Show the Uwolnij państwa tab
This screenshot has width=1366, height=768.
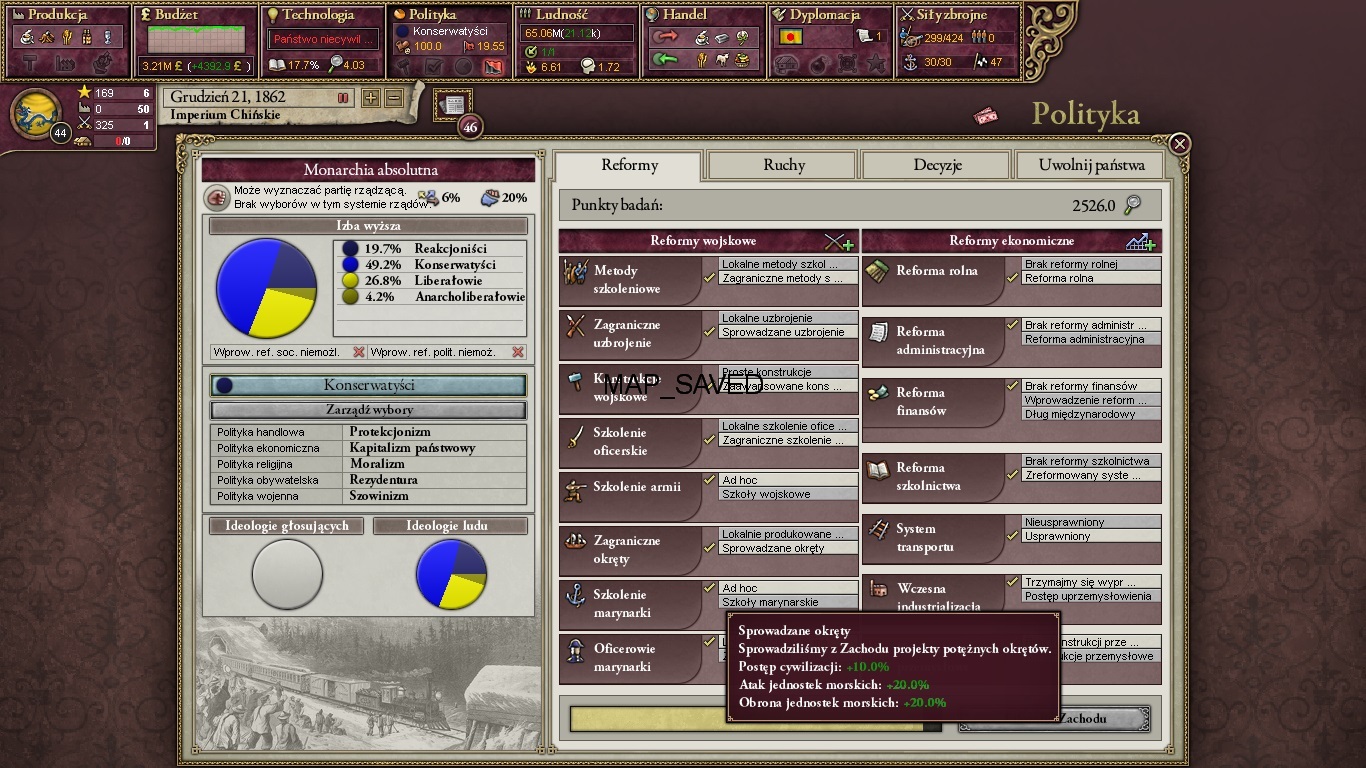coord(1092,165)
